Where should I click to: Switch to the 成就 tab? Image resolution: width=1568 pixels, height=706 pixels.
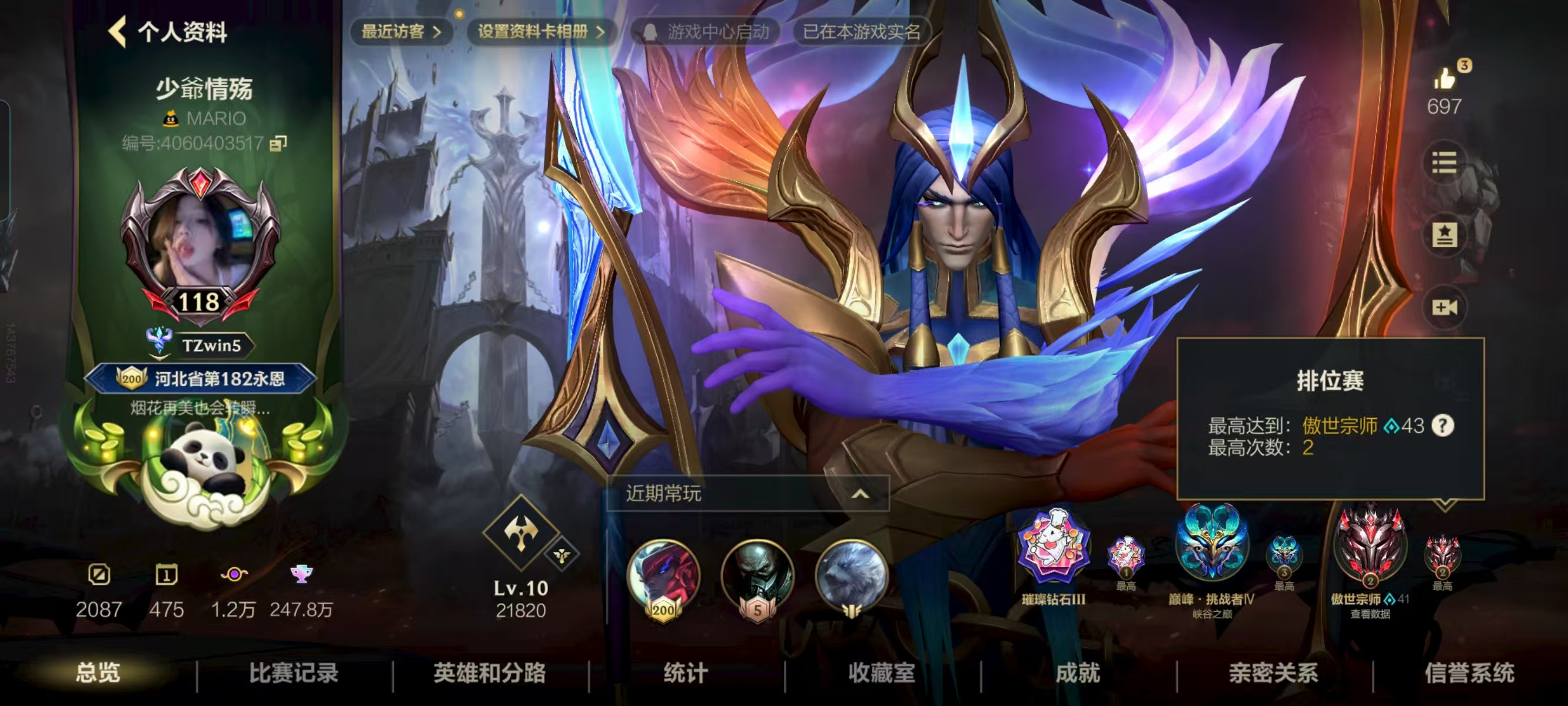tap(1077, 673)
